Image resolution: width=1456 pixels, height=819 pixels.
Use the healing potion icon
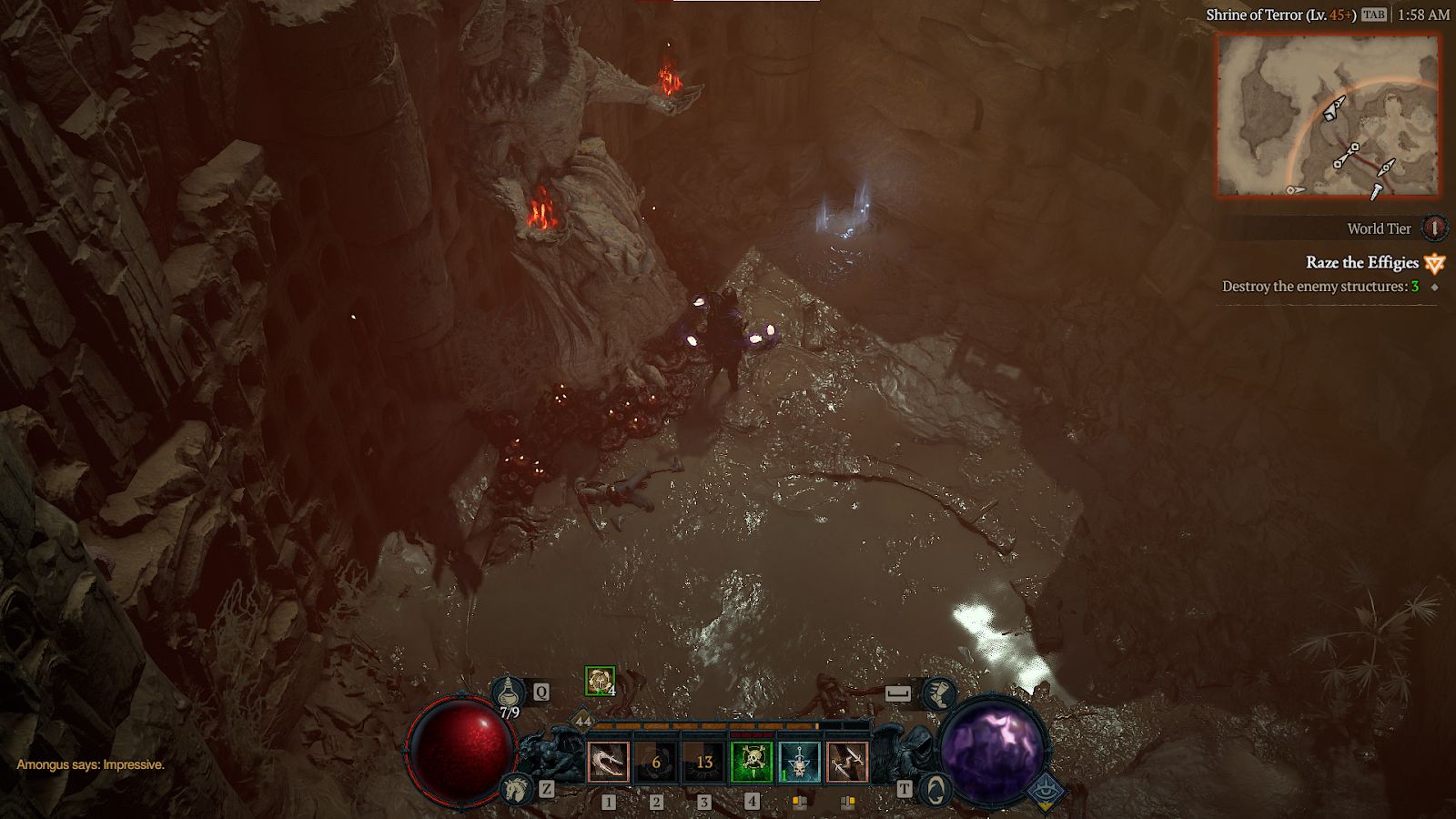click(x=508, y=693)
